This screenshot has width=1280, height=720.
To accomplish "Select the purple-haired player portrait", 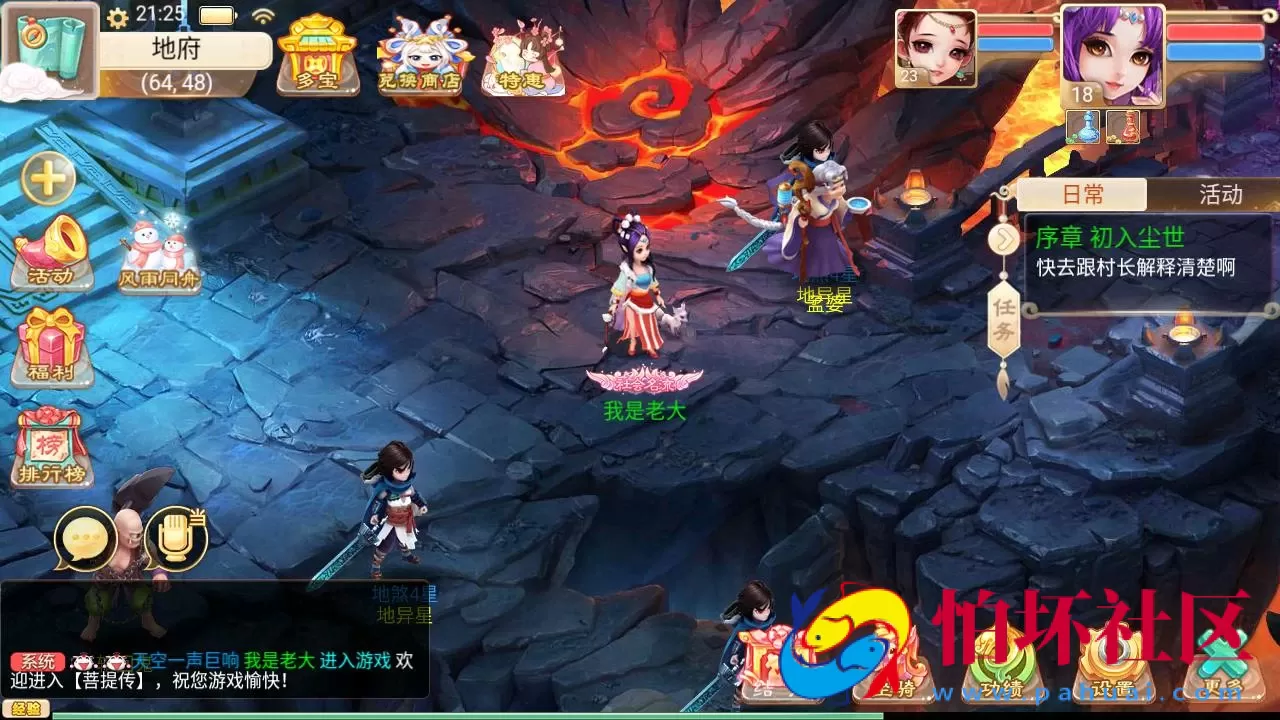I will coord(1112,55).
